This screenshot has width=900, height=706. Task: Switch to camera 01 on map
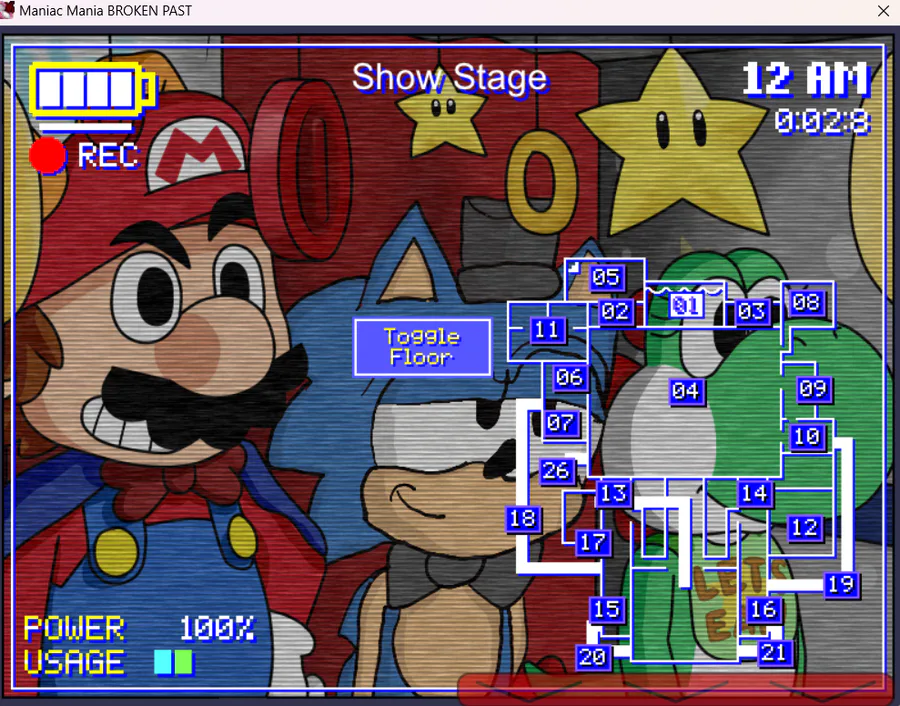pos(686,305)
